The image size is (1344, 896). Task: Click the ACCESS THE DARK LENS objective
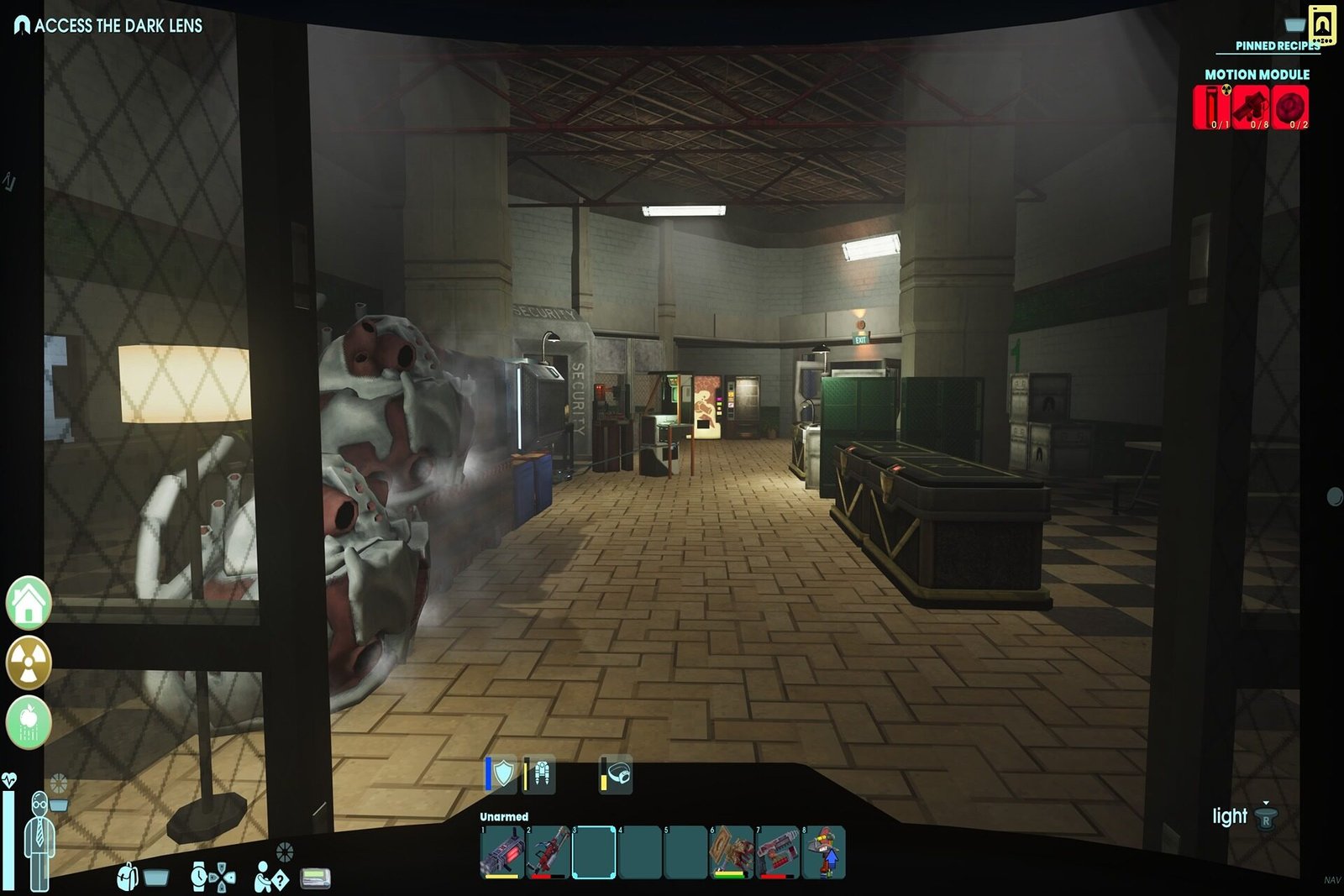point(118,25)
